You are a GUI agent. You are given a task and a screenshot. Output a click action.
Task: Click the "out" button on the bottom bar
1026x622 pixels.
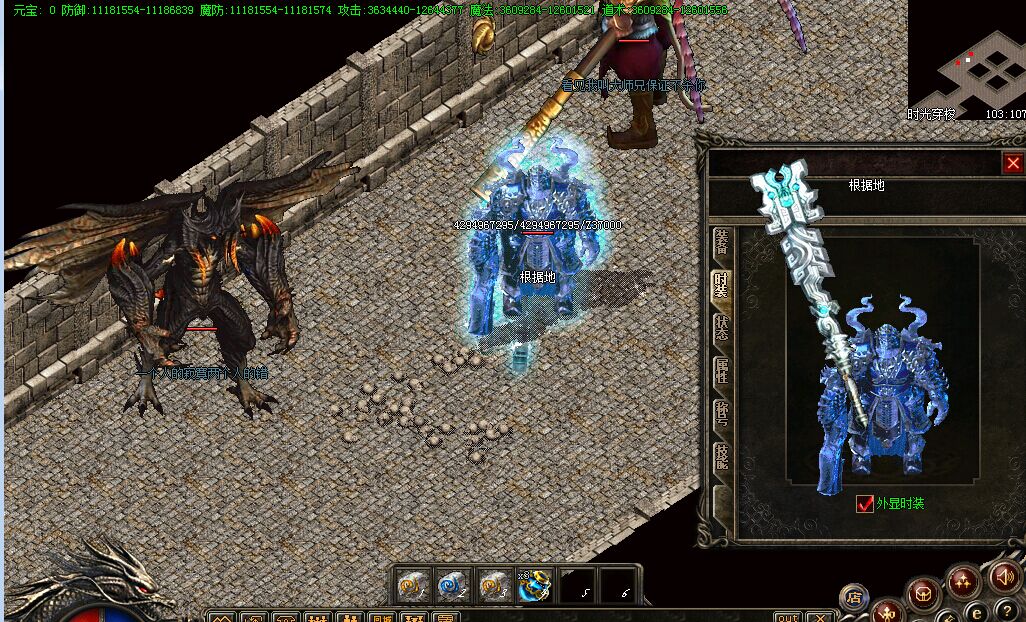788,616
